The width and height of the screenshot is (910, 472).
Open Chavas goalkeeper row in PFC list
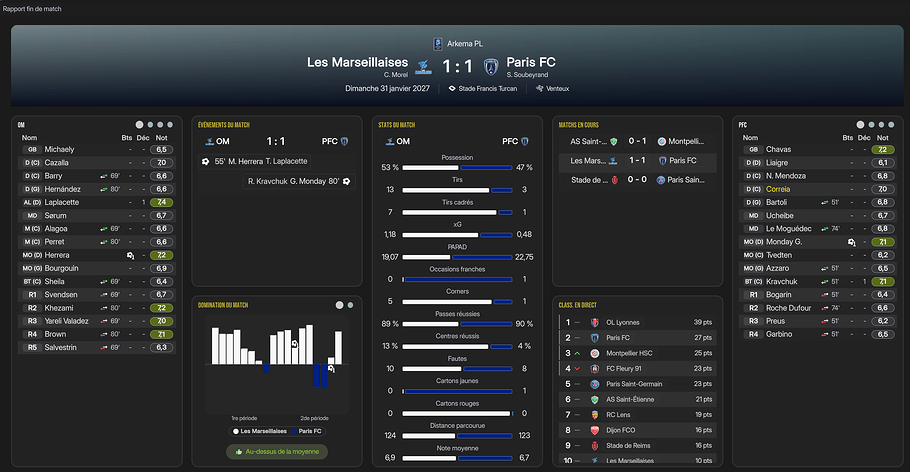[x=779, y=149]
